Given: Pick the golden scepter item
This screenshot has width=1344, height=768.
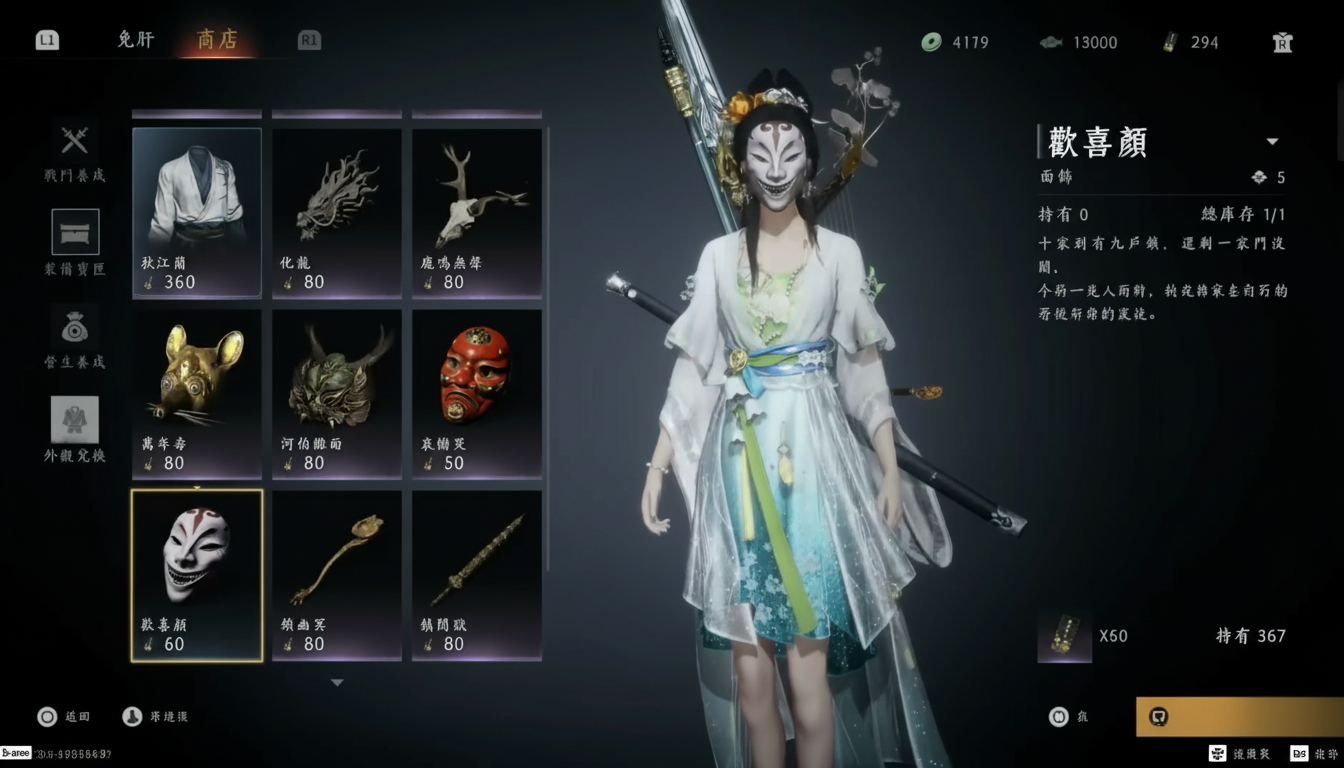Looking at the screenshot, I should (x=337, y=575).
